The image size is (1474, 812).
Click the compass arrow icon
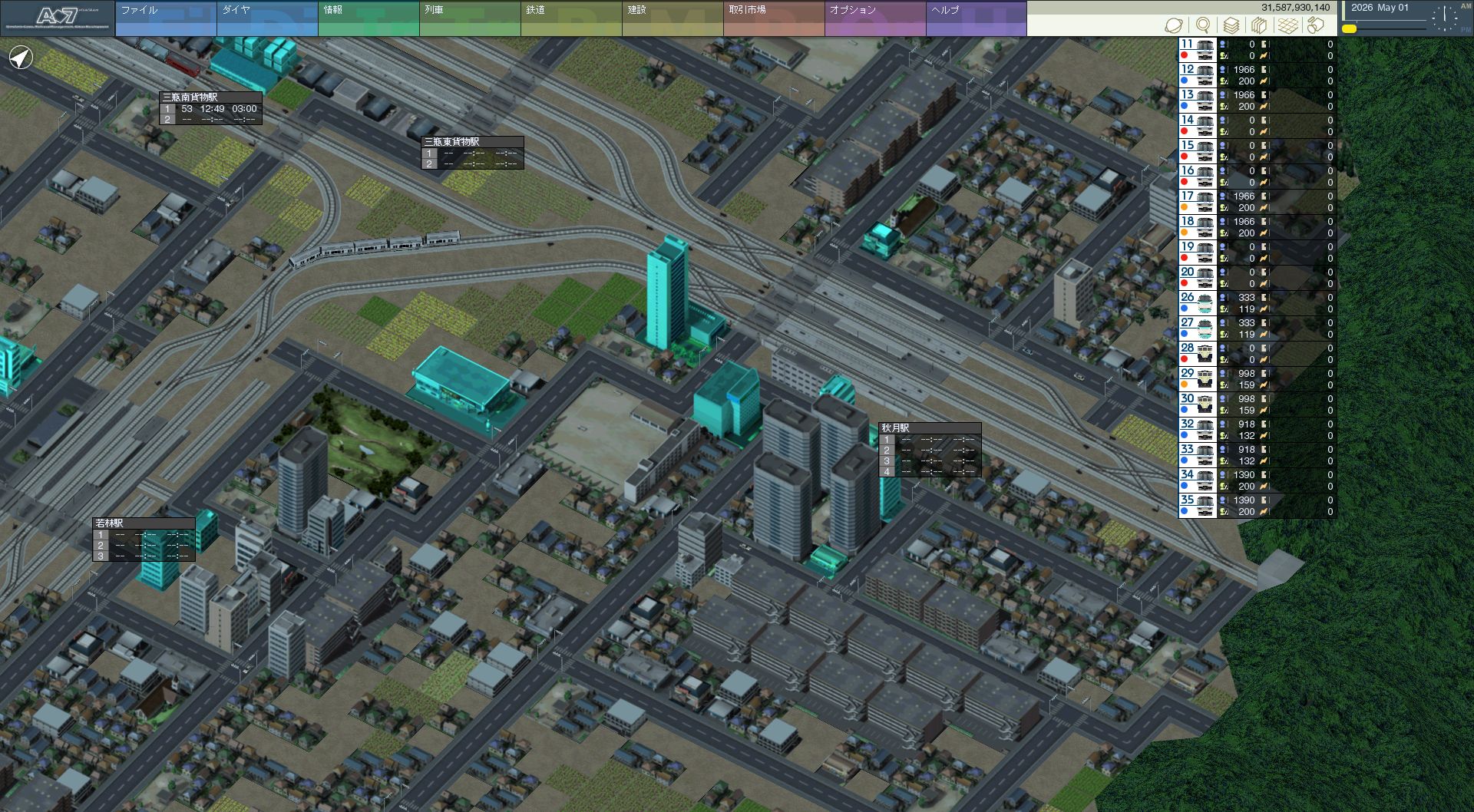tap(21, 58)
